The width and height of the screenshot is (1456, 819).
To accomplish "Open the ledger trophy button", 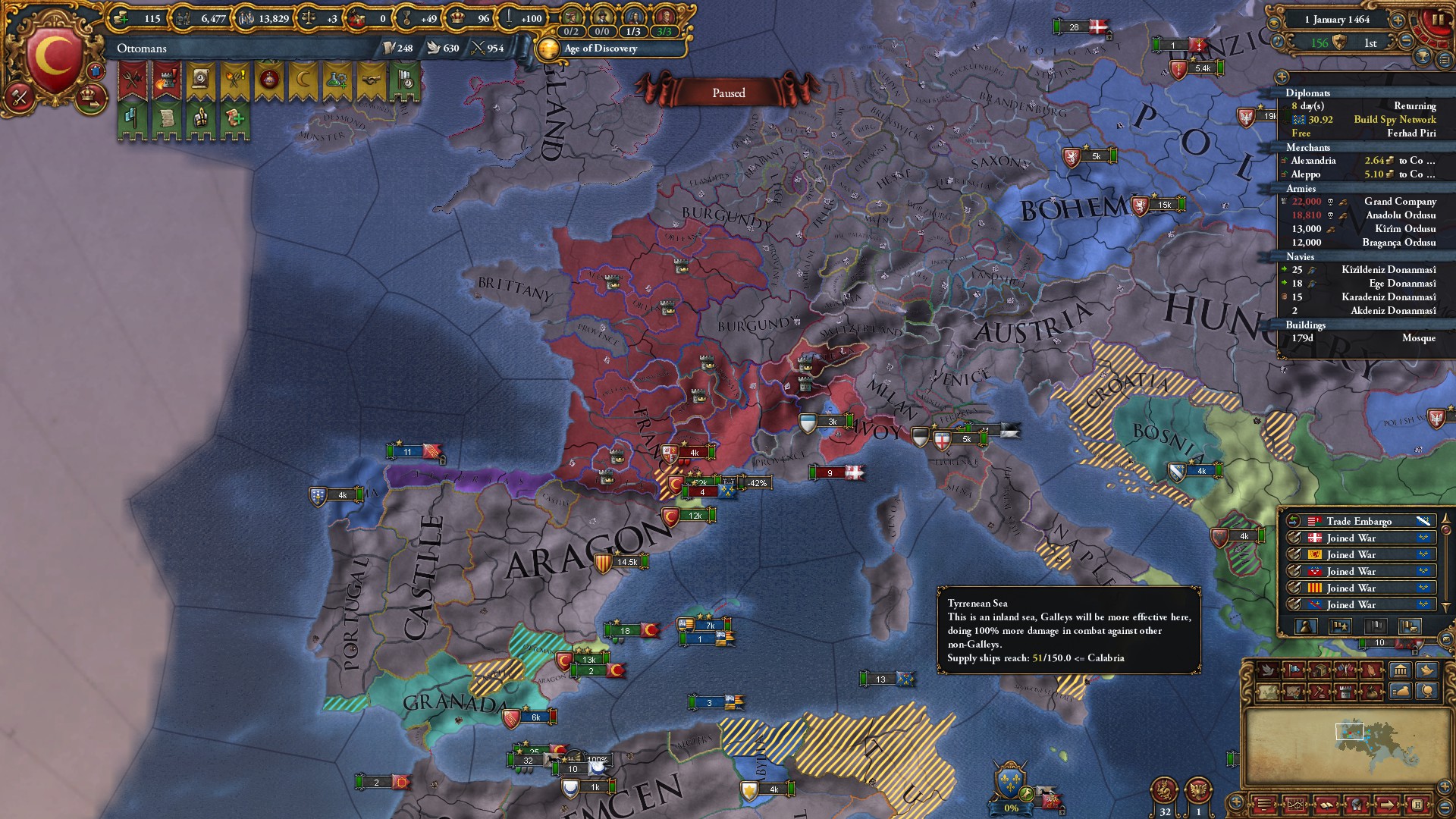I will pos(1423,56).
